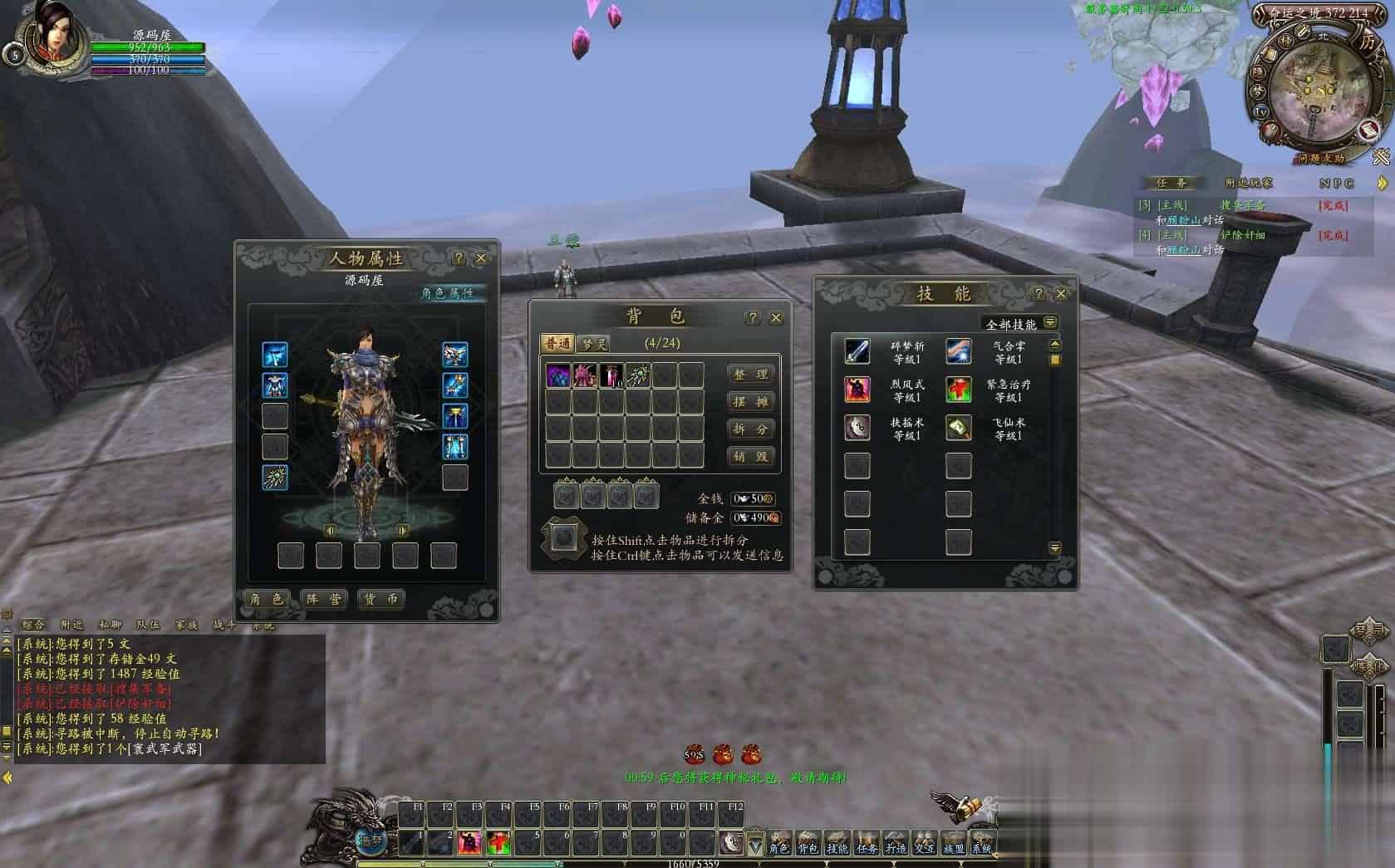
Task: Open the 货币 currency tab in the character window
Action: (381, 599)
